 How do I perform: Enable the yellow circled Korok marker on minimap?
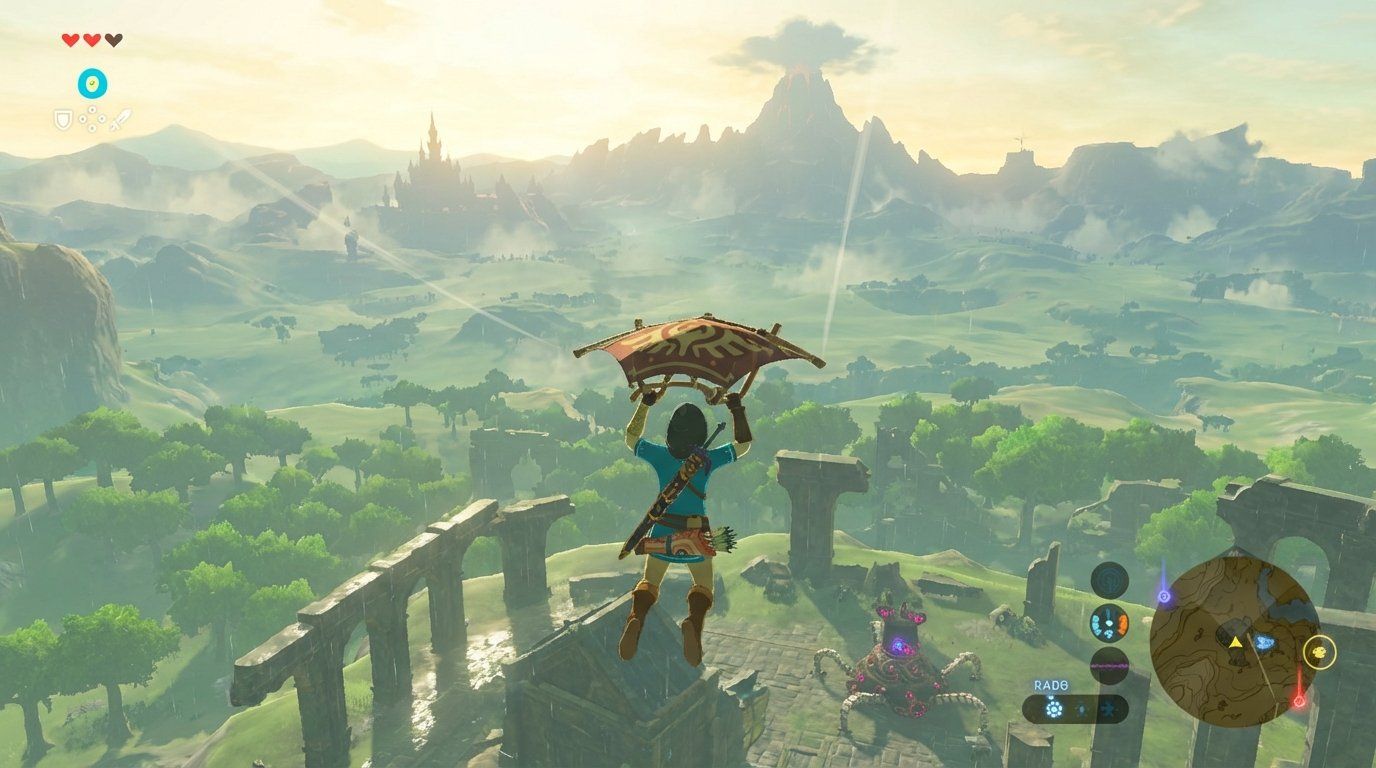pos(1320,651)
